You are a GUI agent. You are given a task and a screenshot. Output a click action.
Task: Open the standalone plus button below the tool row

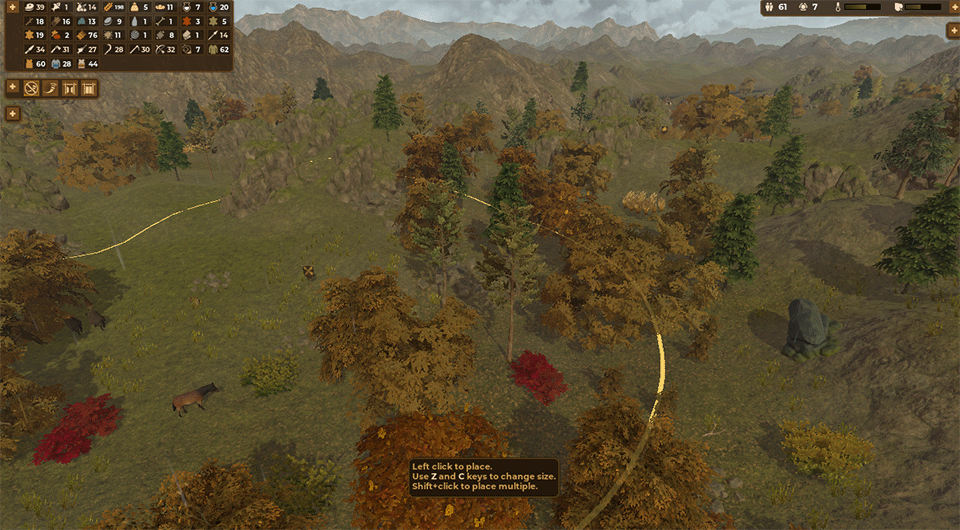pos(12,113)
